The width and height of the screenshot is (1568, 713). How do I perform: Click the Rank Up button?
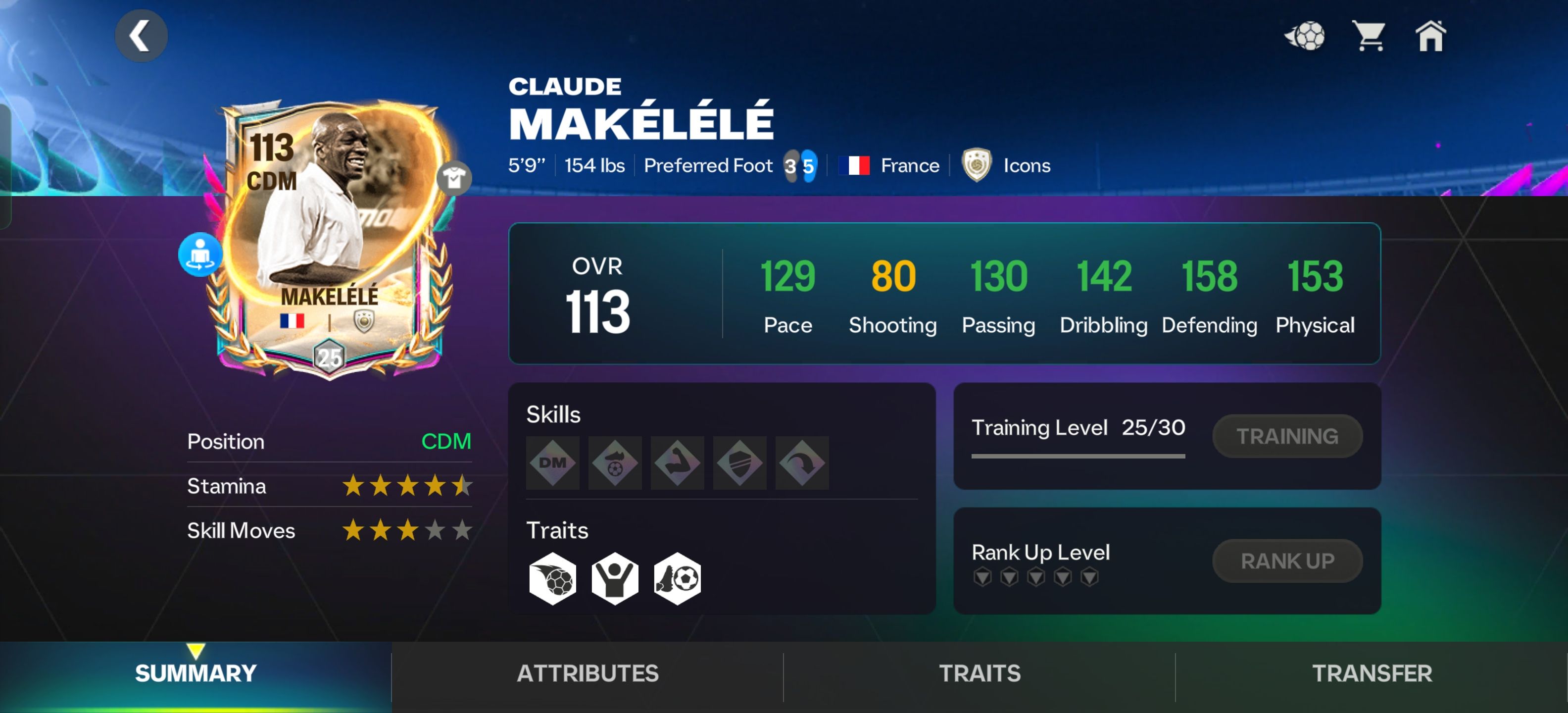pyautogui.click(x=1287, y=561)
